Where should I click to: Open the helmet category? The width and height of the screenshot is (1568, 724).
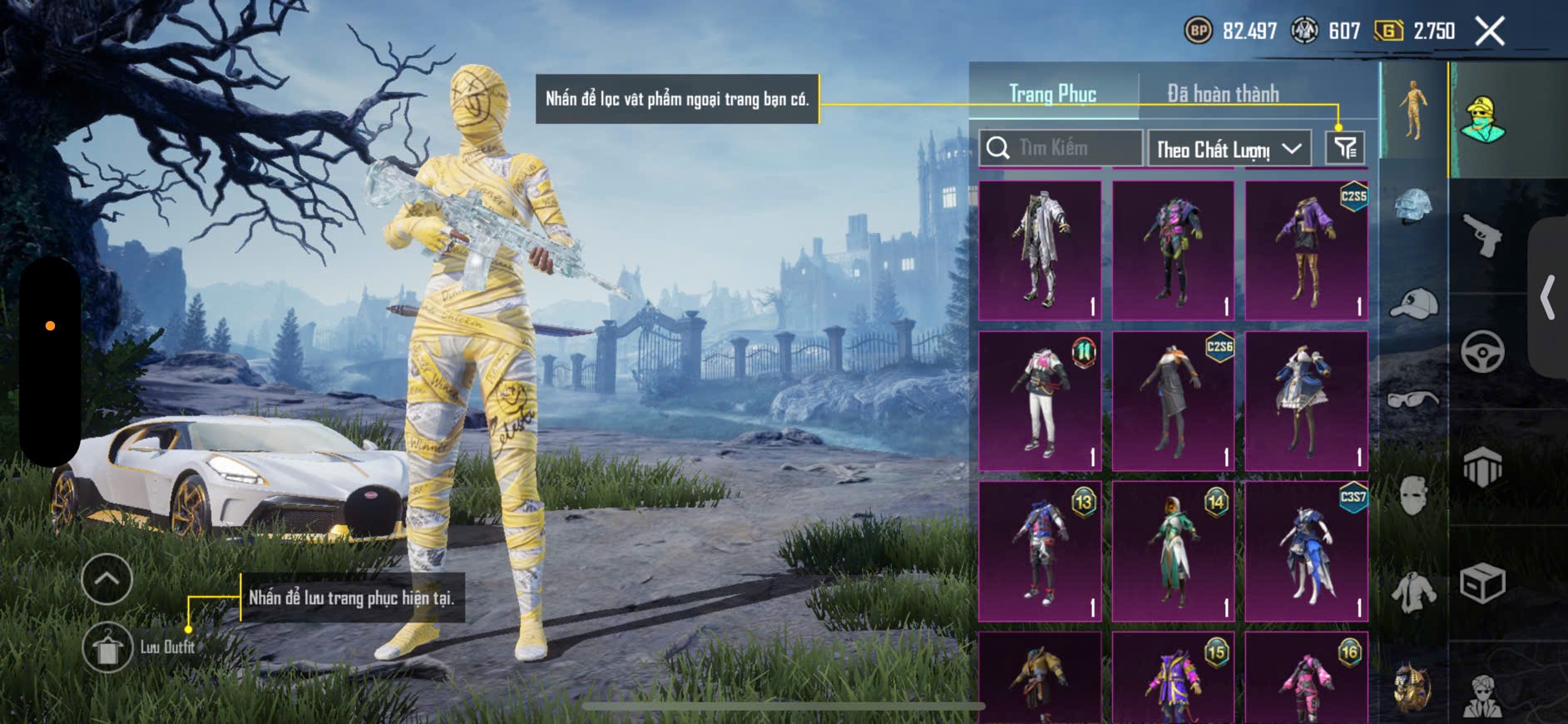coord(1413,208)
